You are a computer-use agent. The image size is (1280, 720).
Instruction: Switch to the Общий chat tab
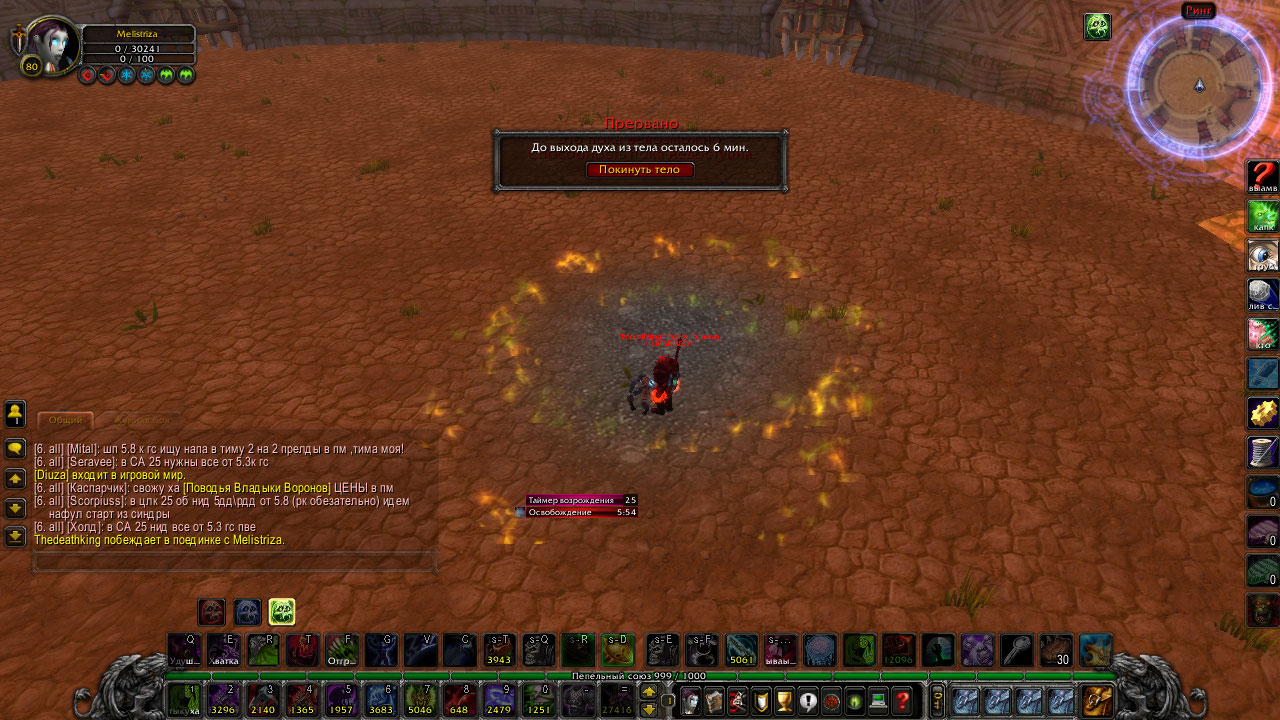65,421
